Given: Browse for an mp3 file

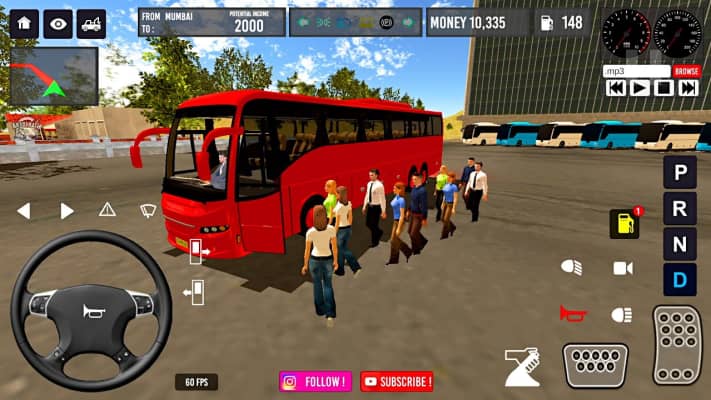Looking at the screenshot, I should [686, 71].
